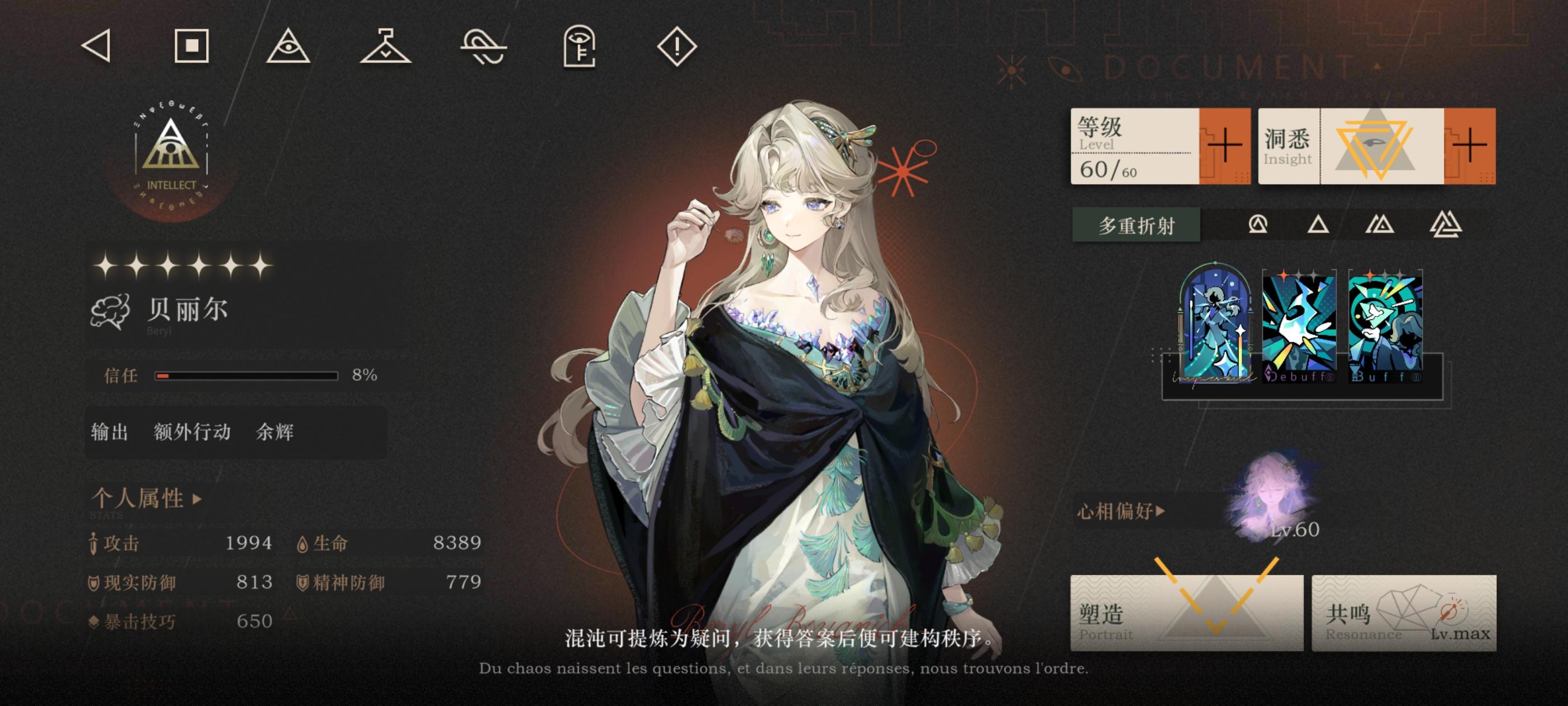Image resolution: width=1568 pixels, height=706 pixels.
Task: Click the back arrow to exit character screen
Action: pos(97,46)
